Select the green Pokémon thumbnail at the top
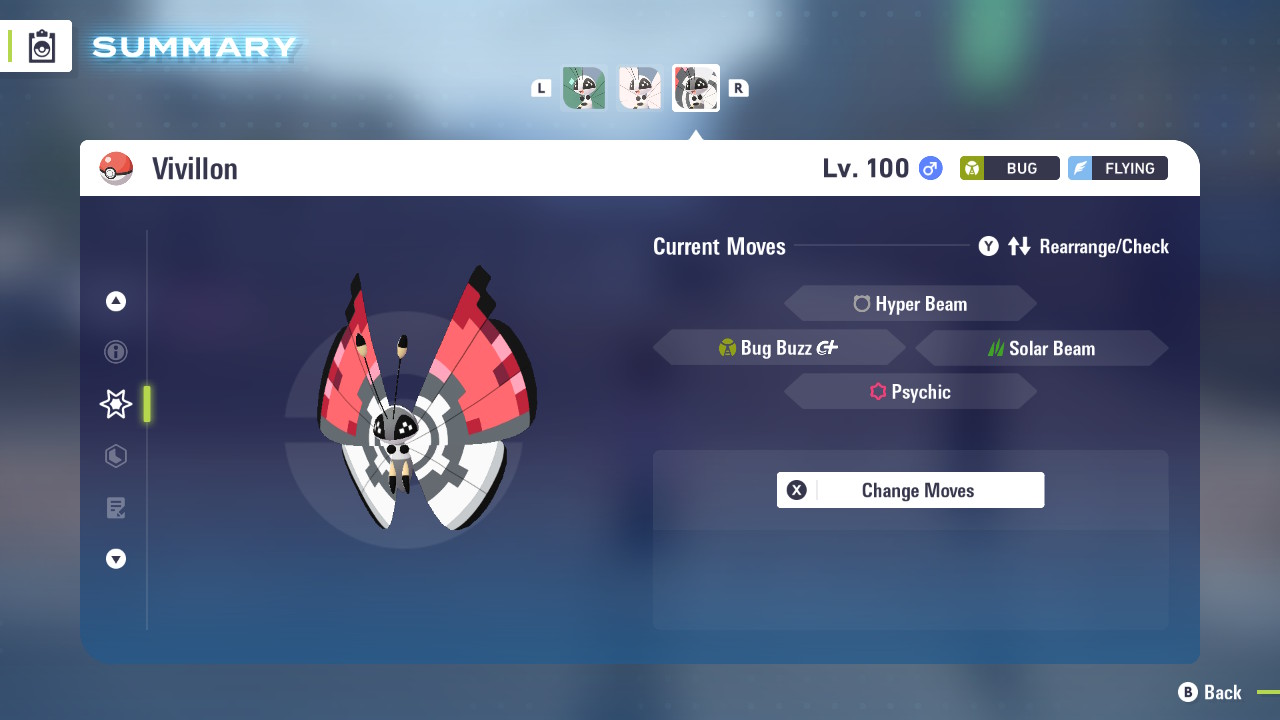 point(584,88)
